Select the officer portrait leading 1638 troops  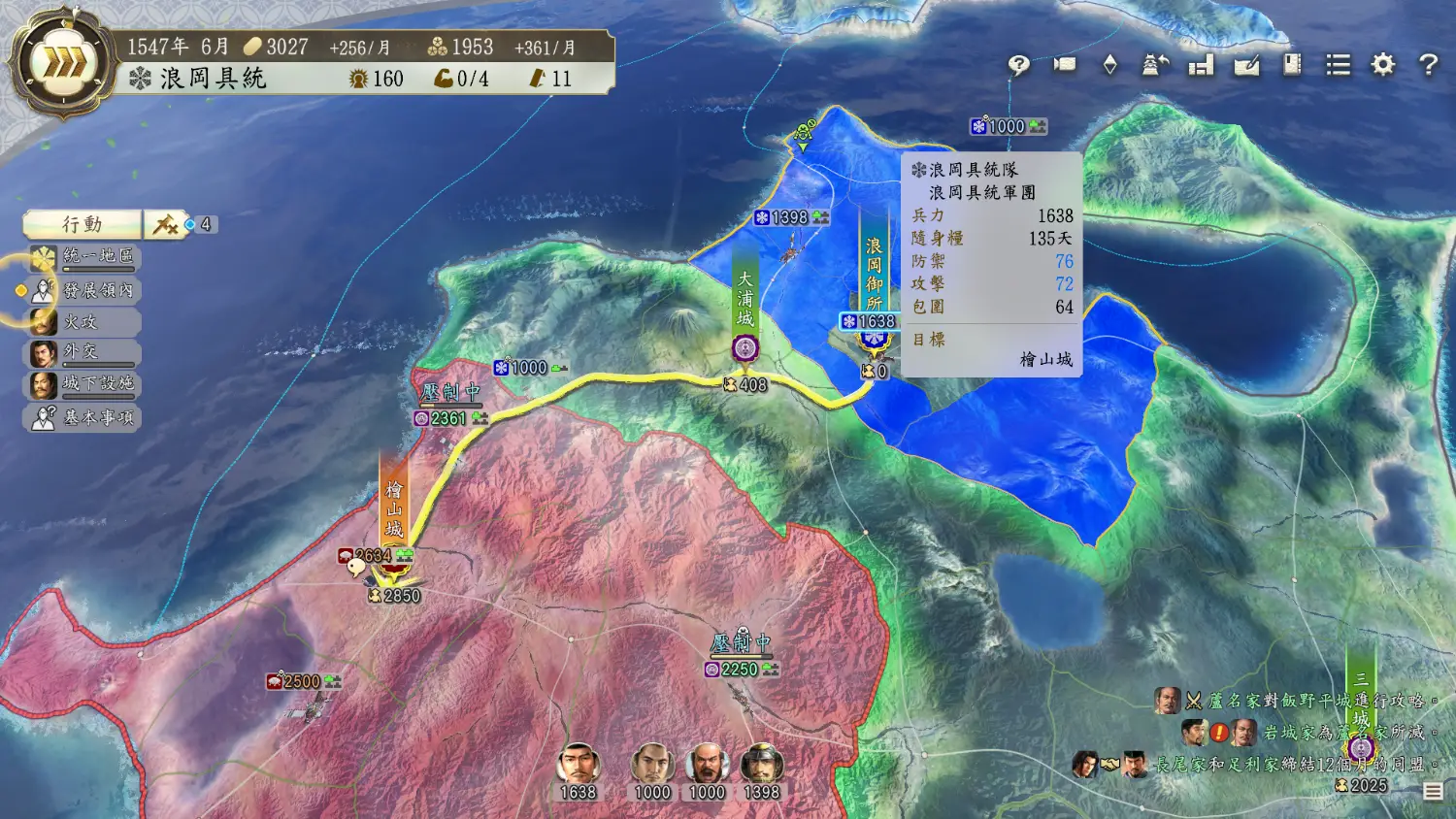[x=578, y=765]
